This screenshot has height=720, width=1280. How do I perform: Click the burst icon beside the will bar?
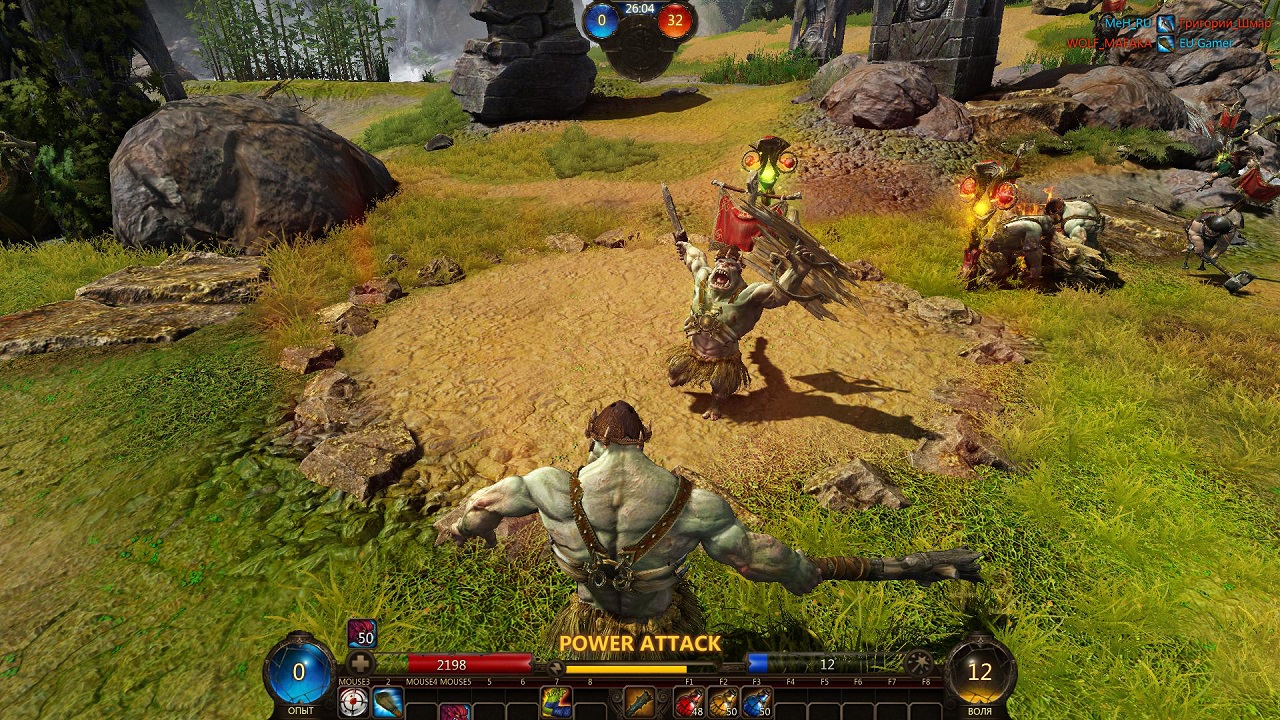pos(918,663)
